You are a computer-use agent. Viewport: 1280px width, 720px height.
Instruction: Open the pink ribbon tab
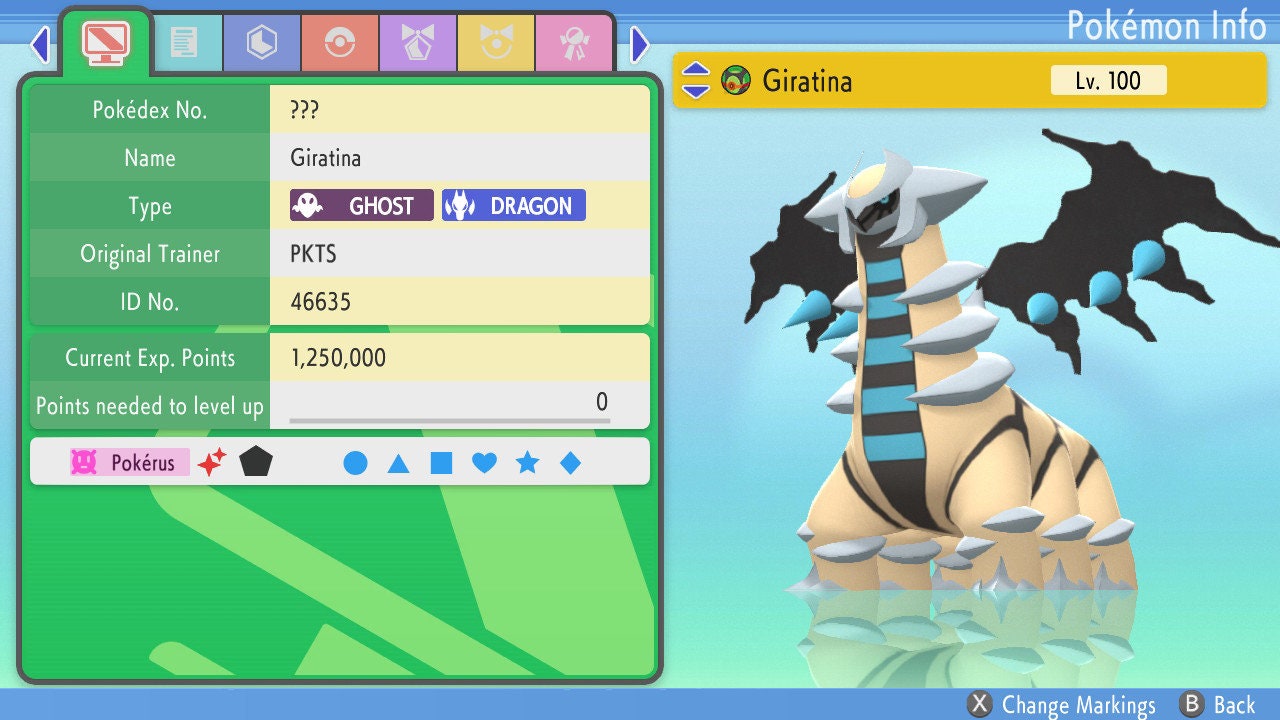[574, 43]
